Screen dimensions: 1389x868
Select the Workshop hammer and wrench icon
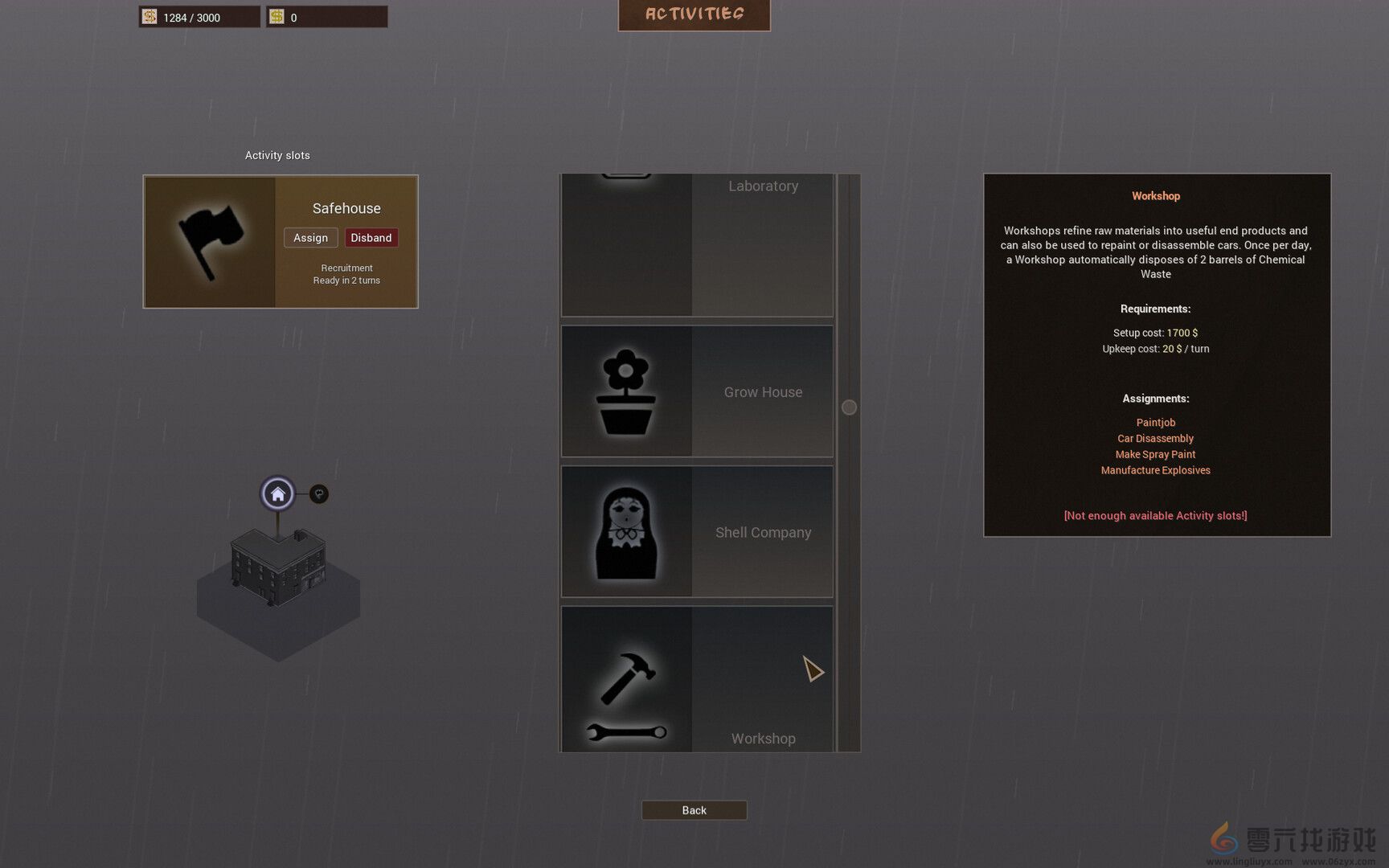click(x=629, y=693)
